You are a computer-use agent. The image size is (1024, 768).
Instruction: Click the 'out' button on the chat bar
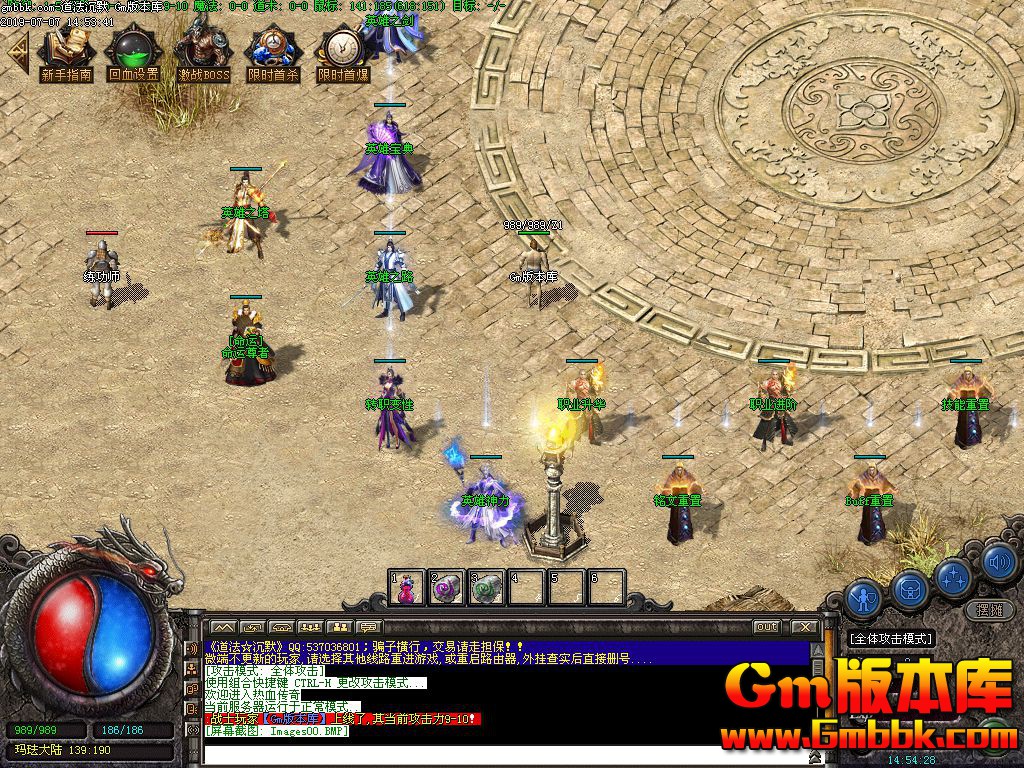766,627
